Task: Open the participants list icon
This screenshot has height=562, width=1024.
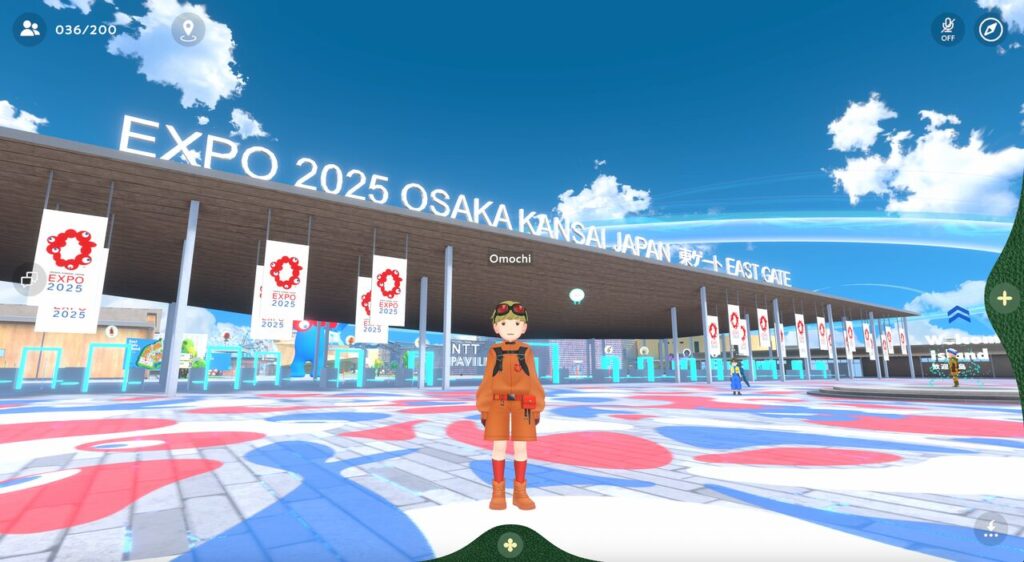Action: click(30, 28)
